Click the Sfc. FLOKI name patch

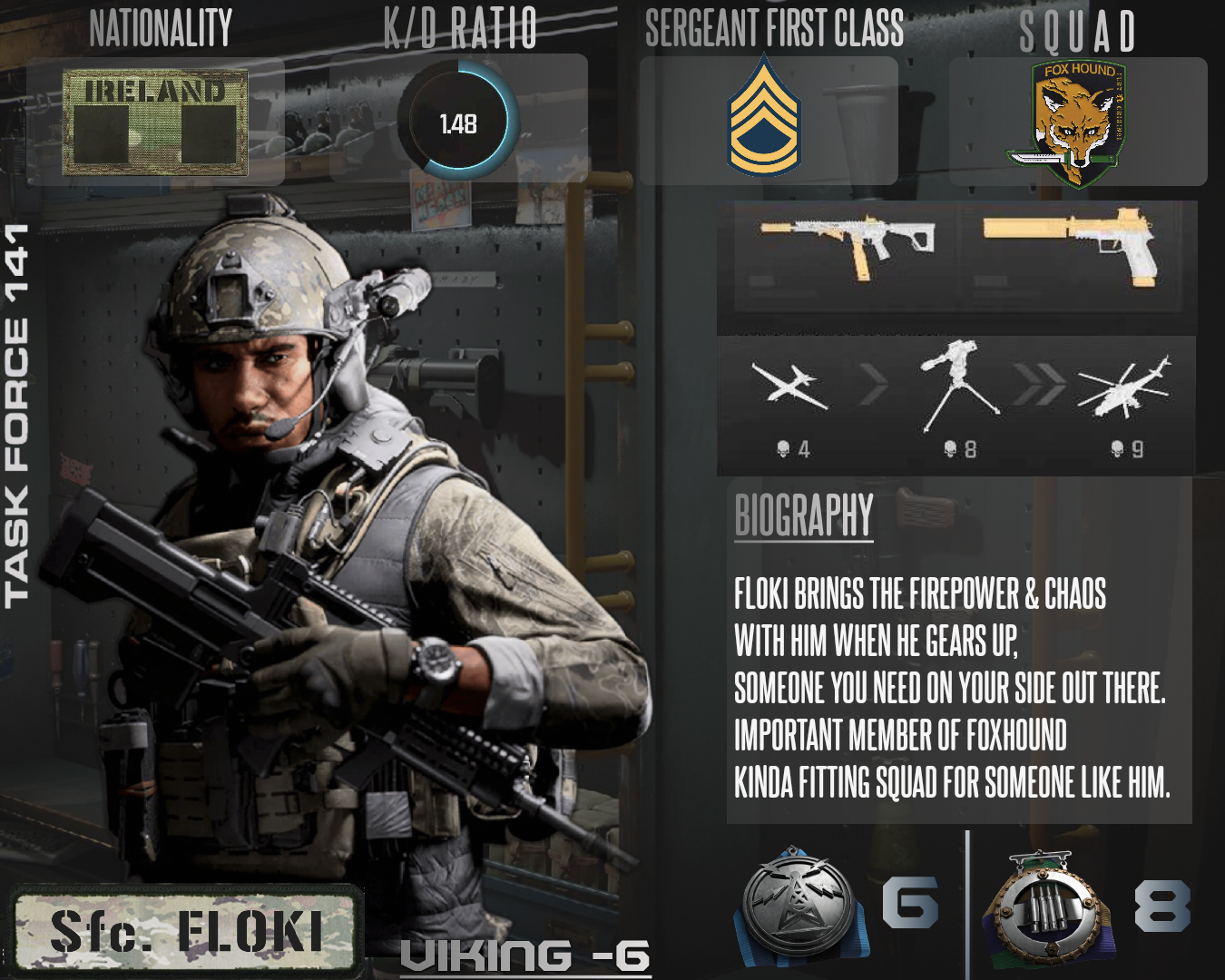[187, 932]
